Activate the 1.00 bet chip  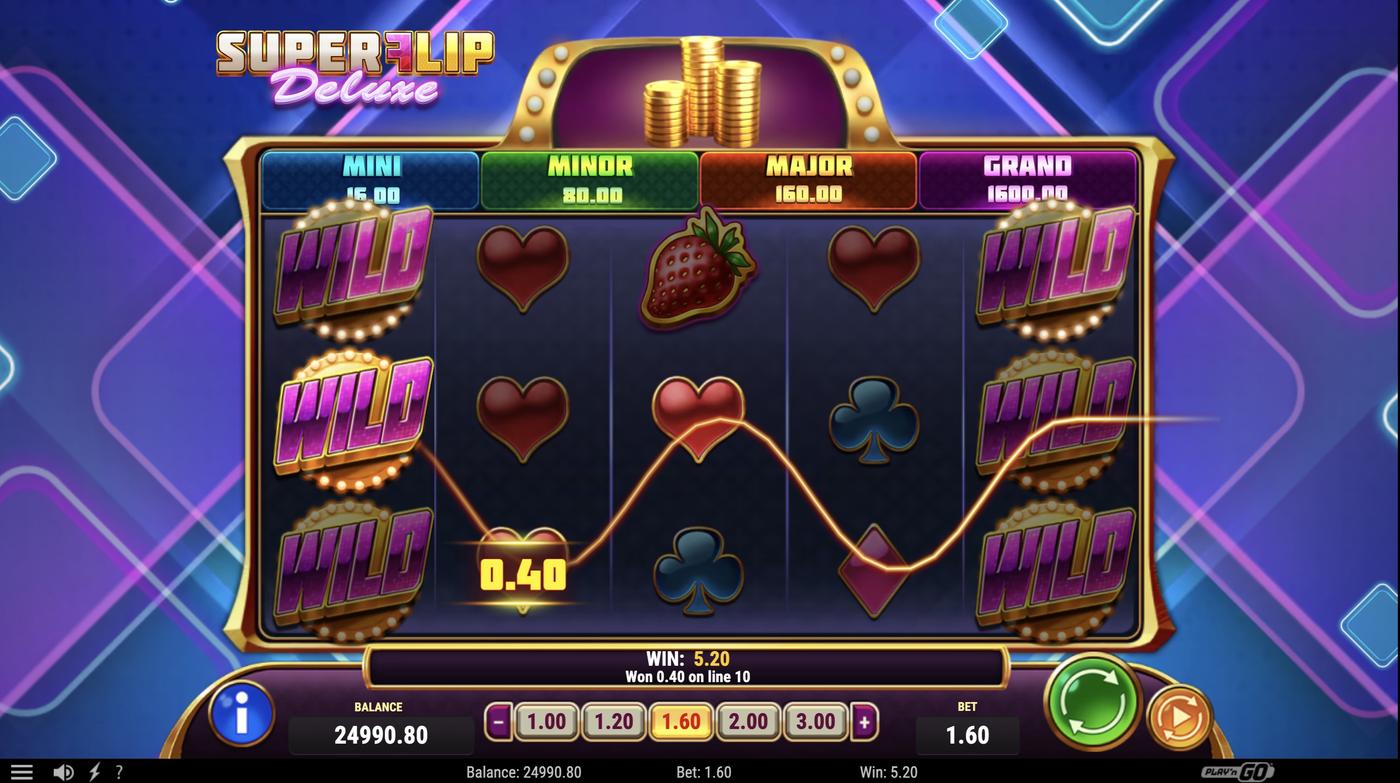[x=546, y=719]
